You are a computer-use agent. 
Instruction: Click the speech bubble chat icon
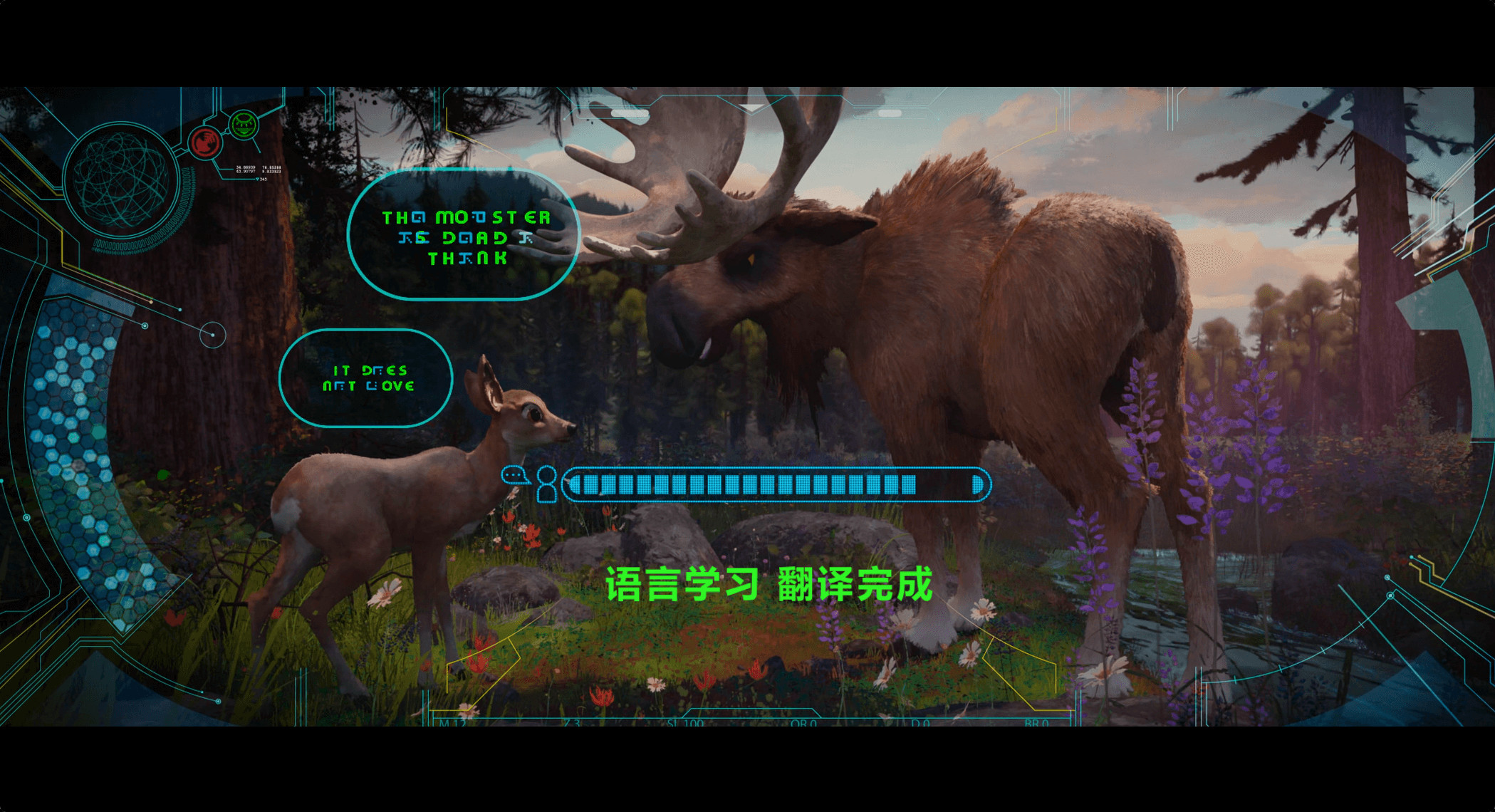(x=514, y=475)
